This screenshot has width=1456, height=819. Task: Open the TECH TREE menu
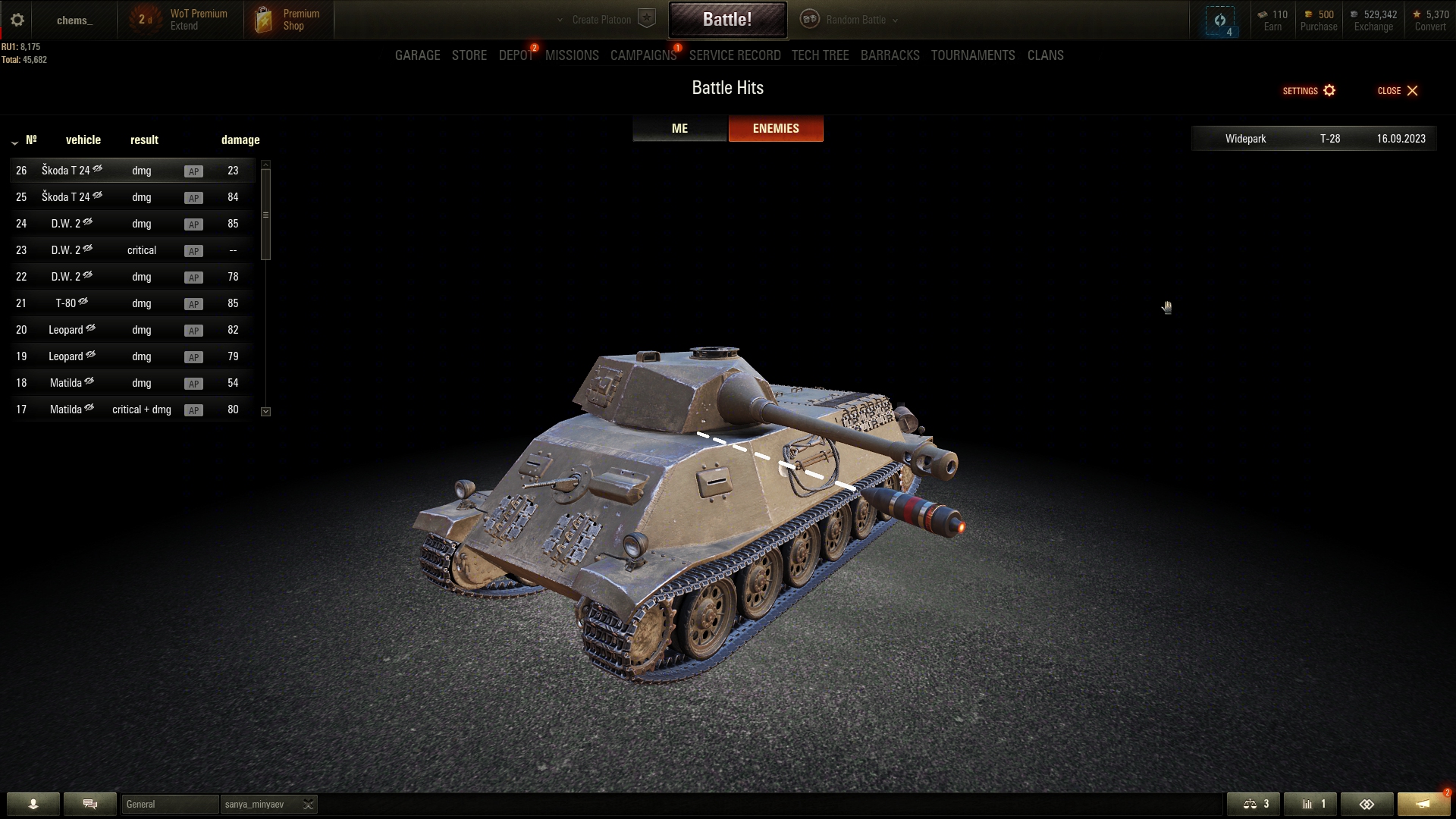tap(820, 55)
